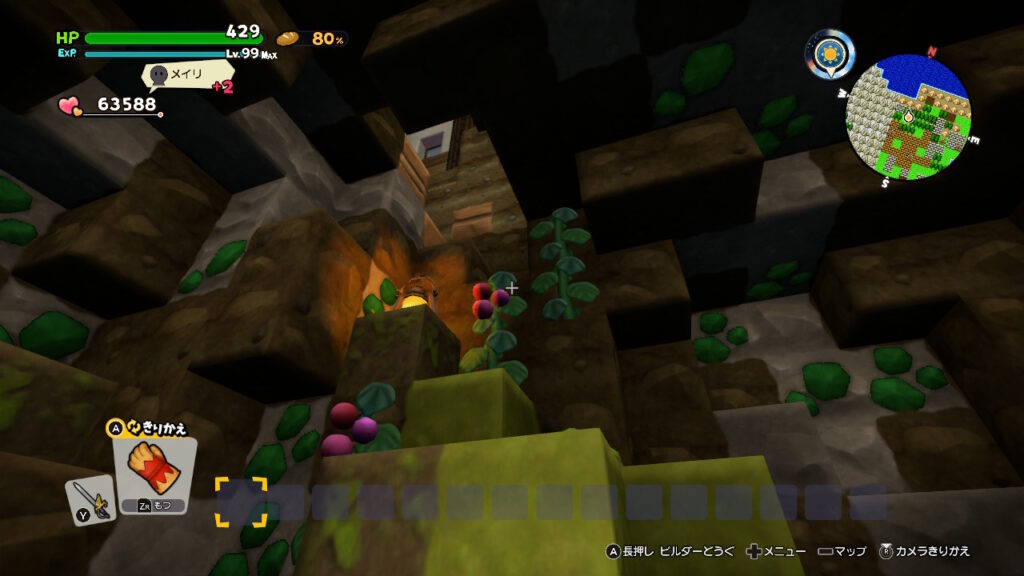
Task: Select the red glove tool slot
Action: [154, 473]
